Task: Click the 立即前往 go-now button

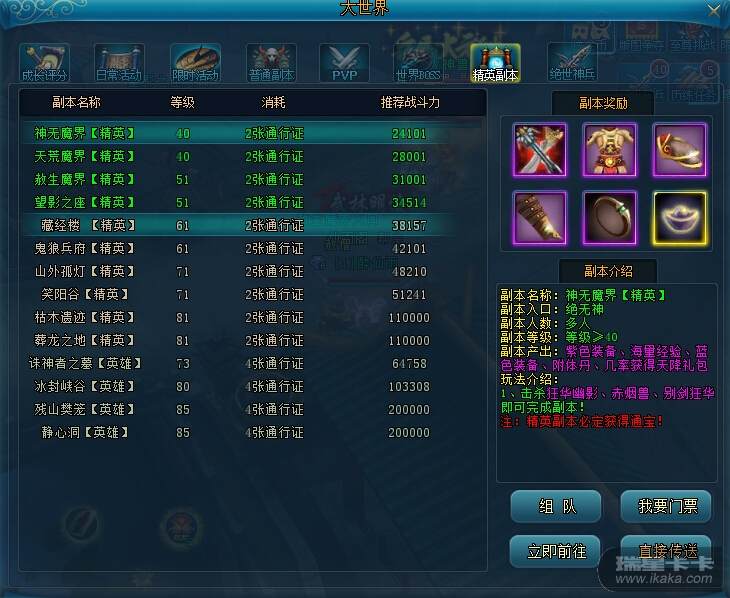Action: (x=556, y=551)
